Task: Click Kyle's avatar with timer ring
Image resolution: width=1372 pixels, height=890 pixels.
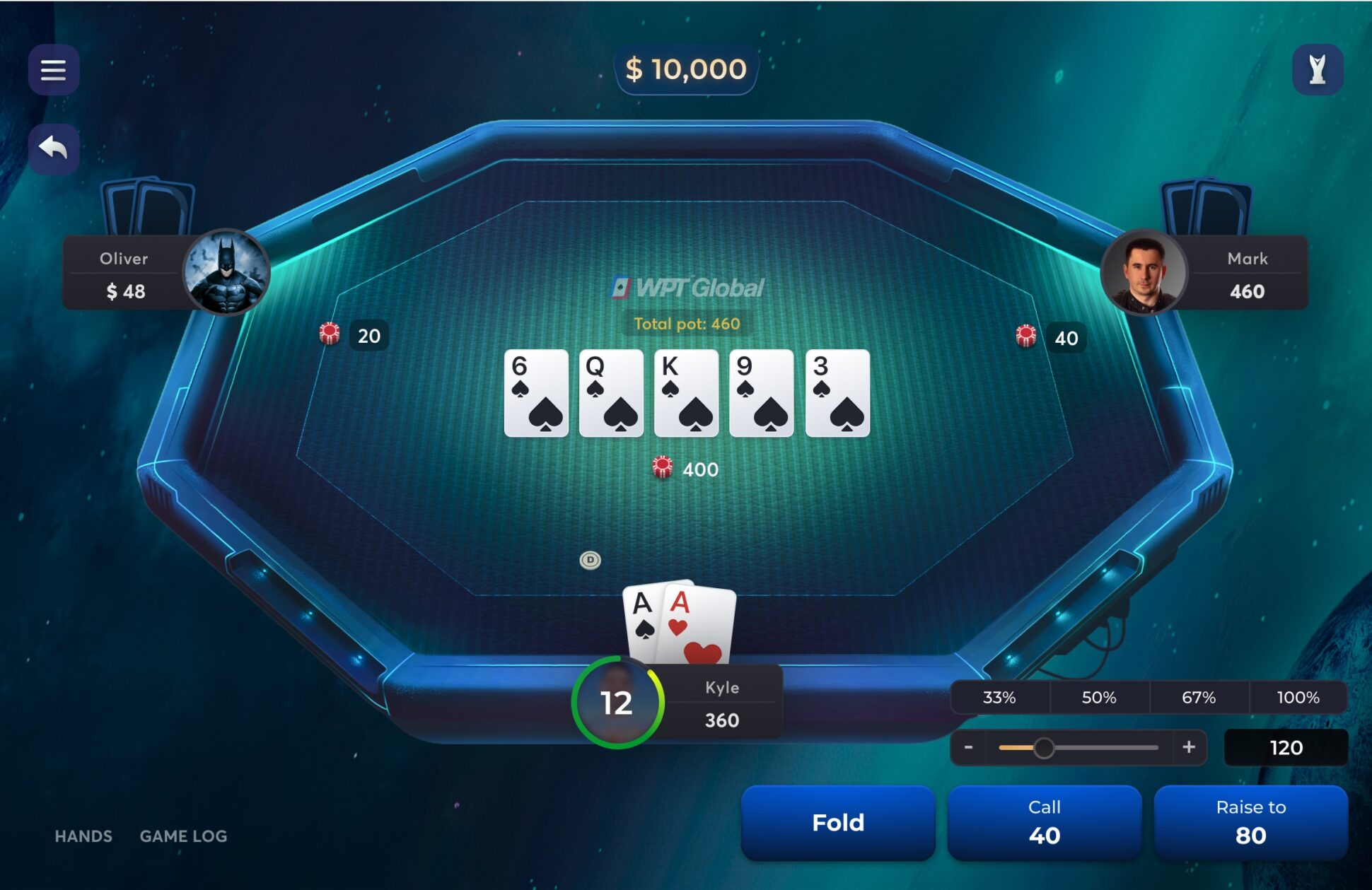Action: (618, 701)
